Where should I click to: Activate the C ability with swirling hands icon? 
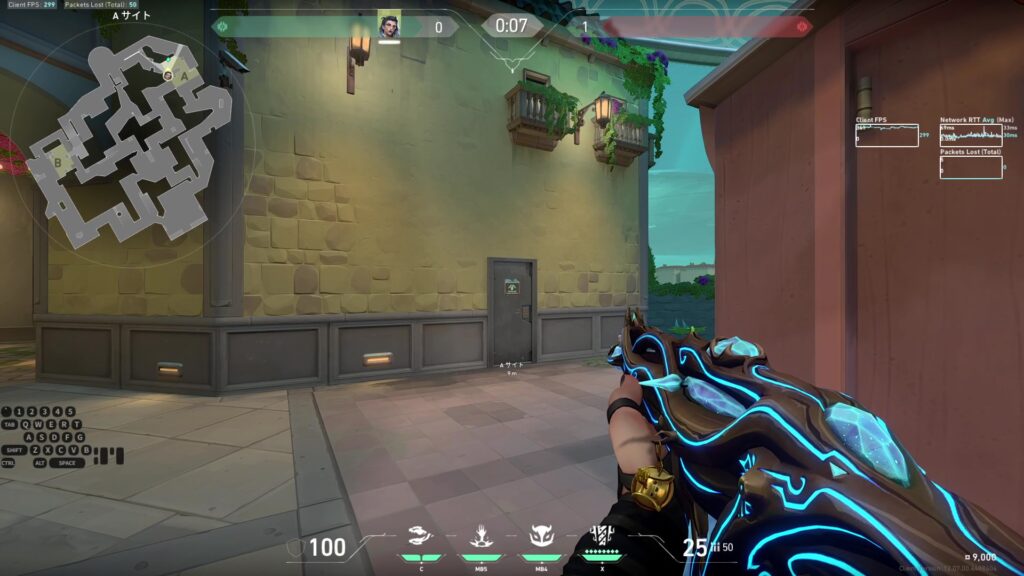[422, 538]
